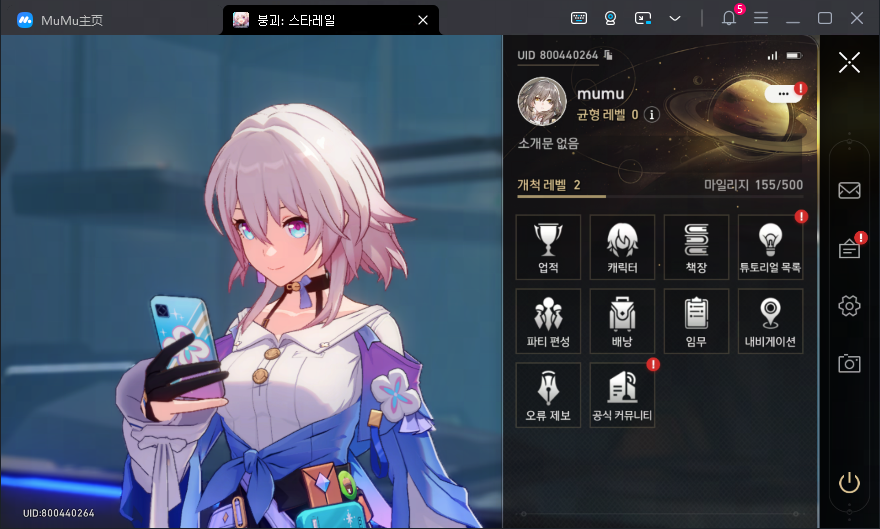Open the camera photo mode icon
Viewport: 880px width, 529px height.
[x=849, y=364]
